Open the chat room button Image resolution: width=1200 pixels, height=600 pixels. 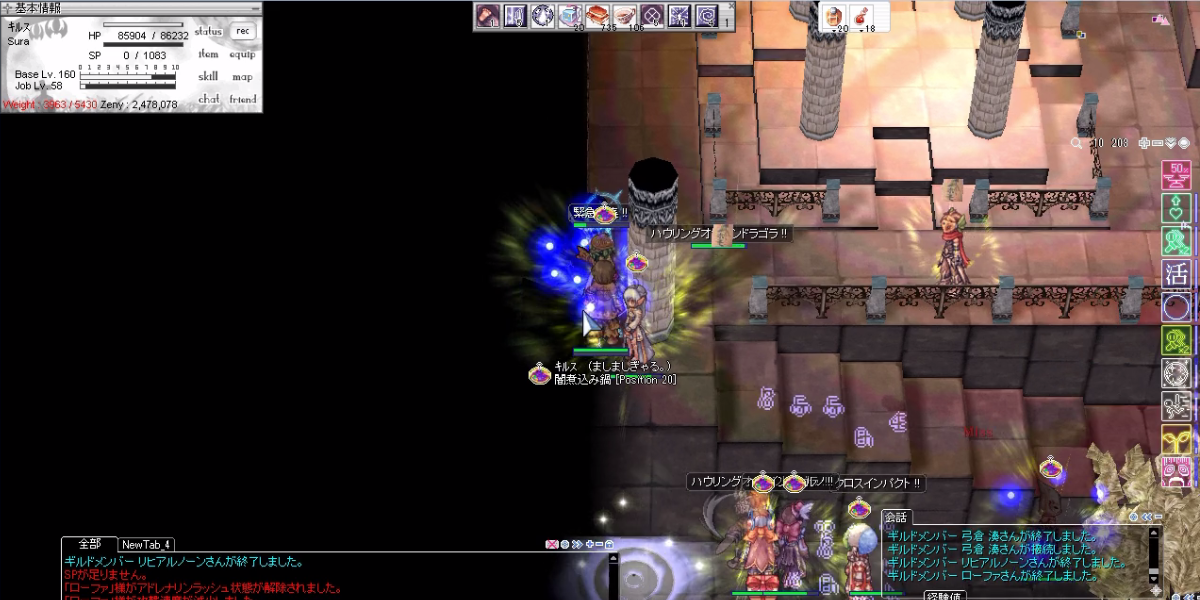tap(208, 99)
